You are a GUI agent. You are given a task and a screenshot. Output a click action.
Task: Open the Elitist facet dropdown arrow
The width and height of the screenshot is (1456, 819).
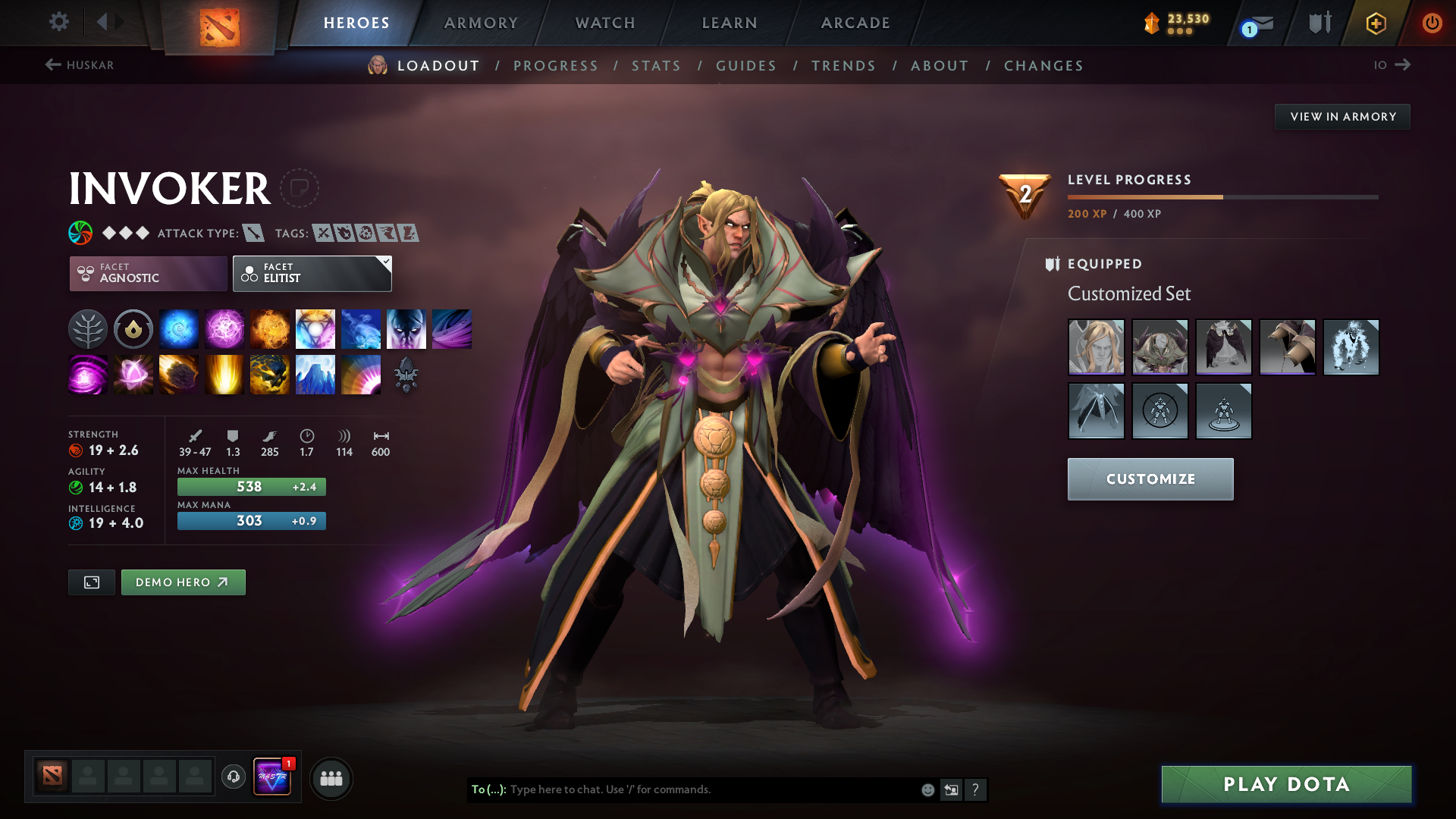386,261
